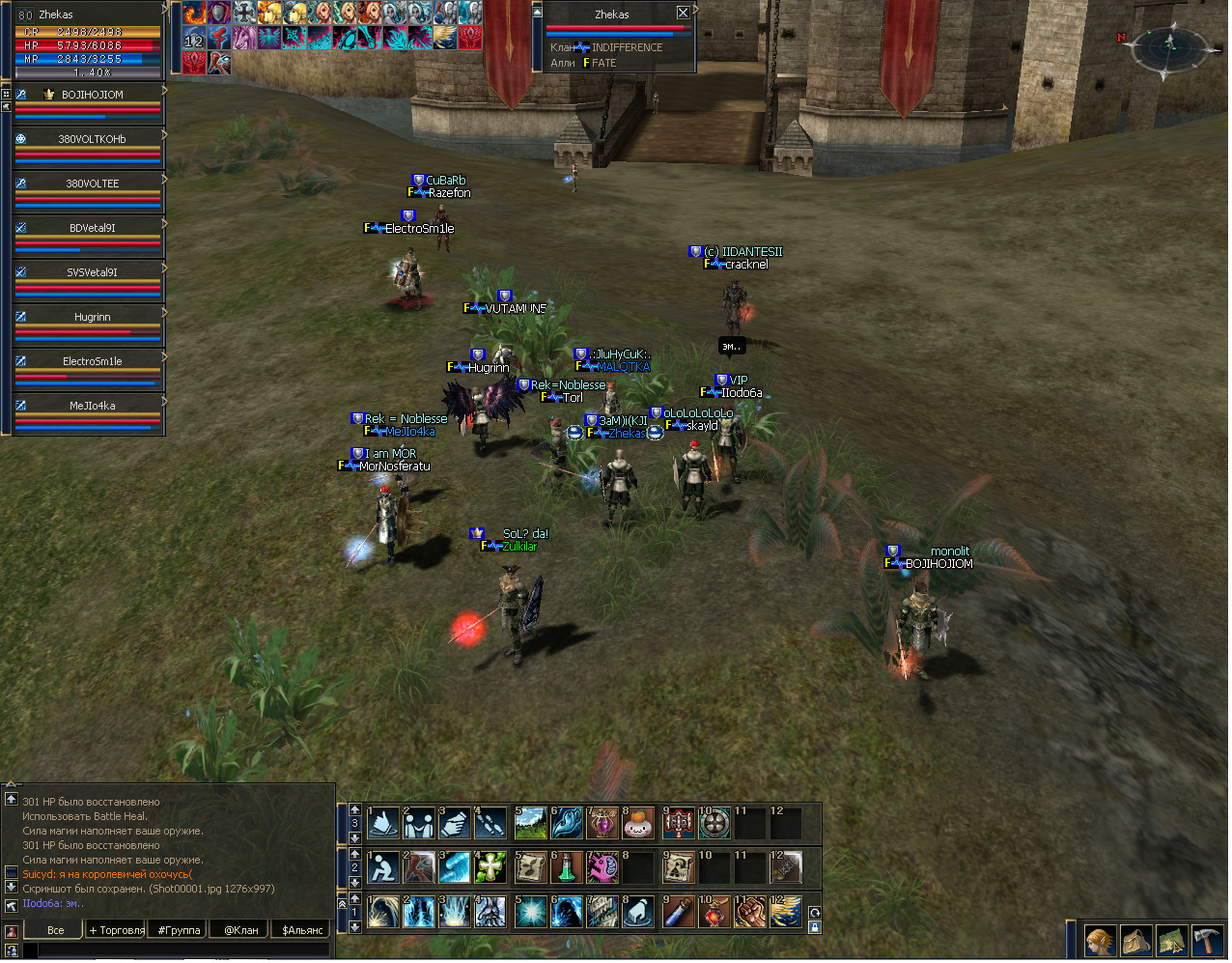Viewport: 1232px width, 963px height.
Task: Select the Все chat tab
Action: pos(55,930)
